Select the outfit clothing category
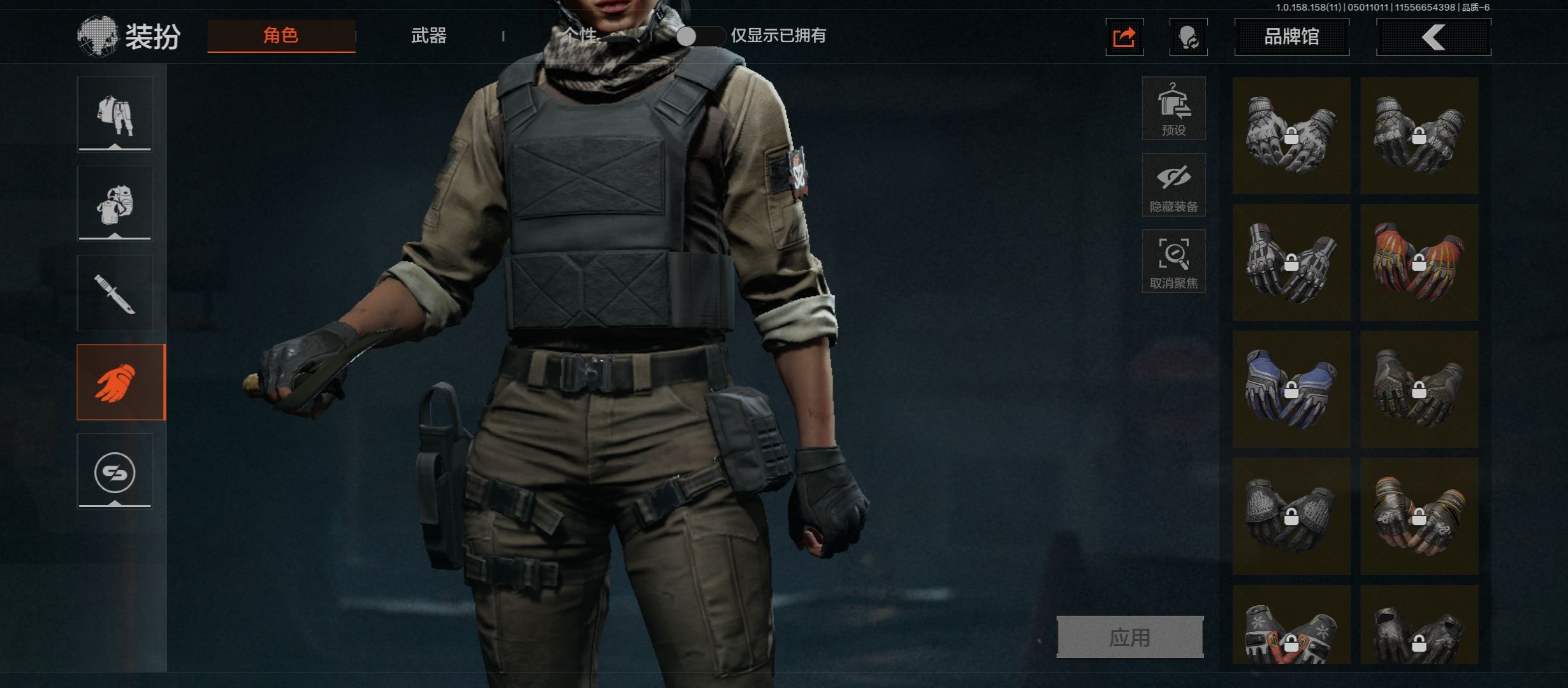The width and height of the screenshot is (1568, 688). (x=115, y=114)
